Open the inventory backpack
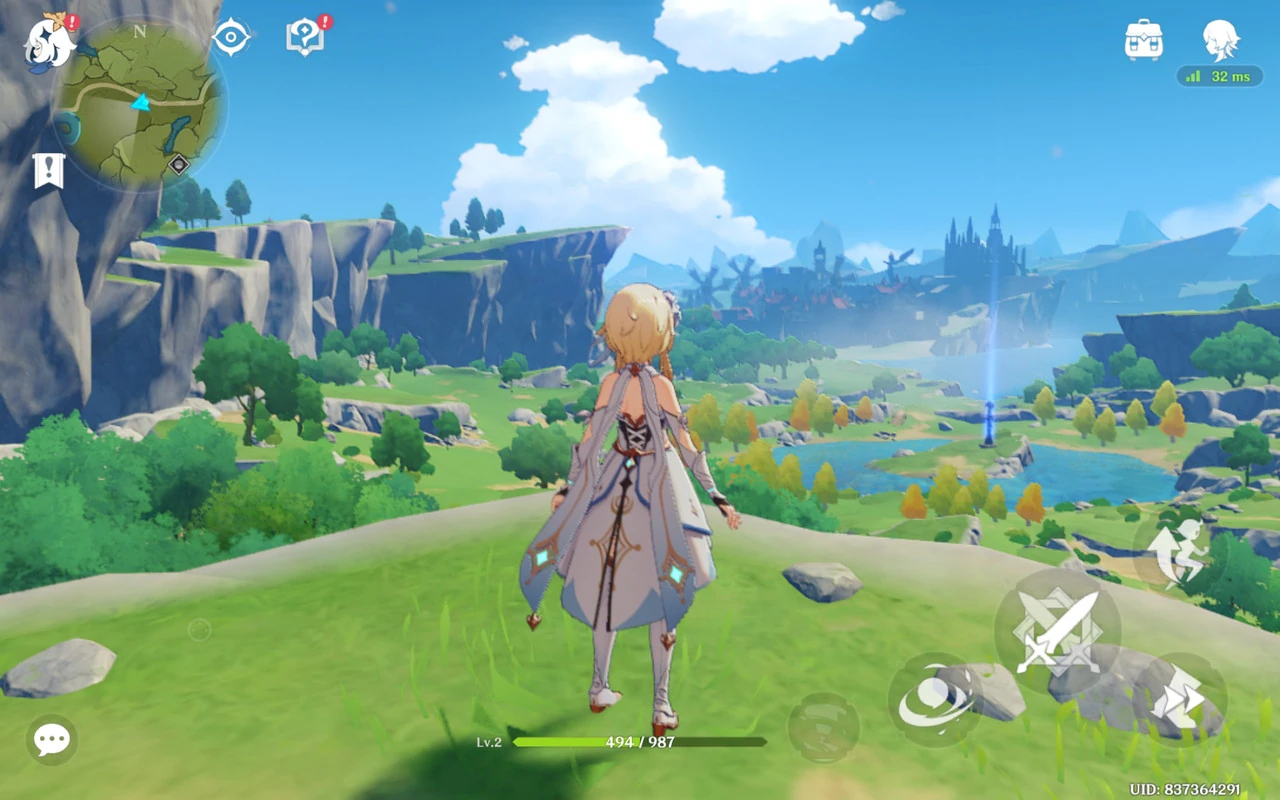 (x=1143, y=40)
